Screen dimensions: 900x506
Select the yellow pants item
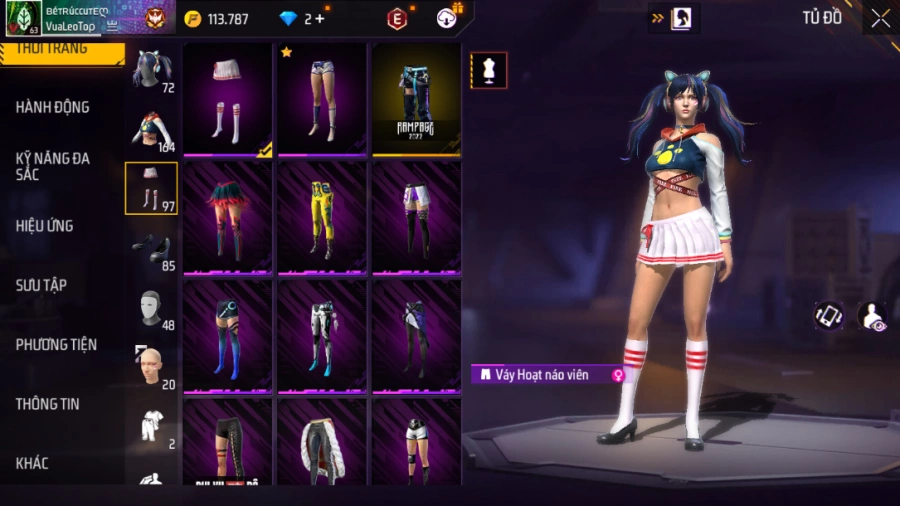pos(322,216)
